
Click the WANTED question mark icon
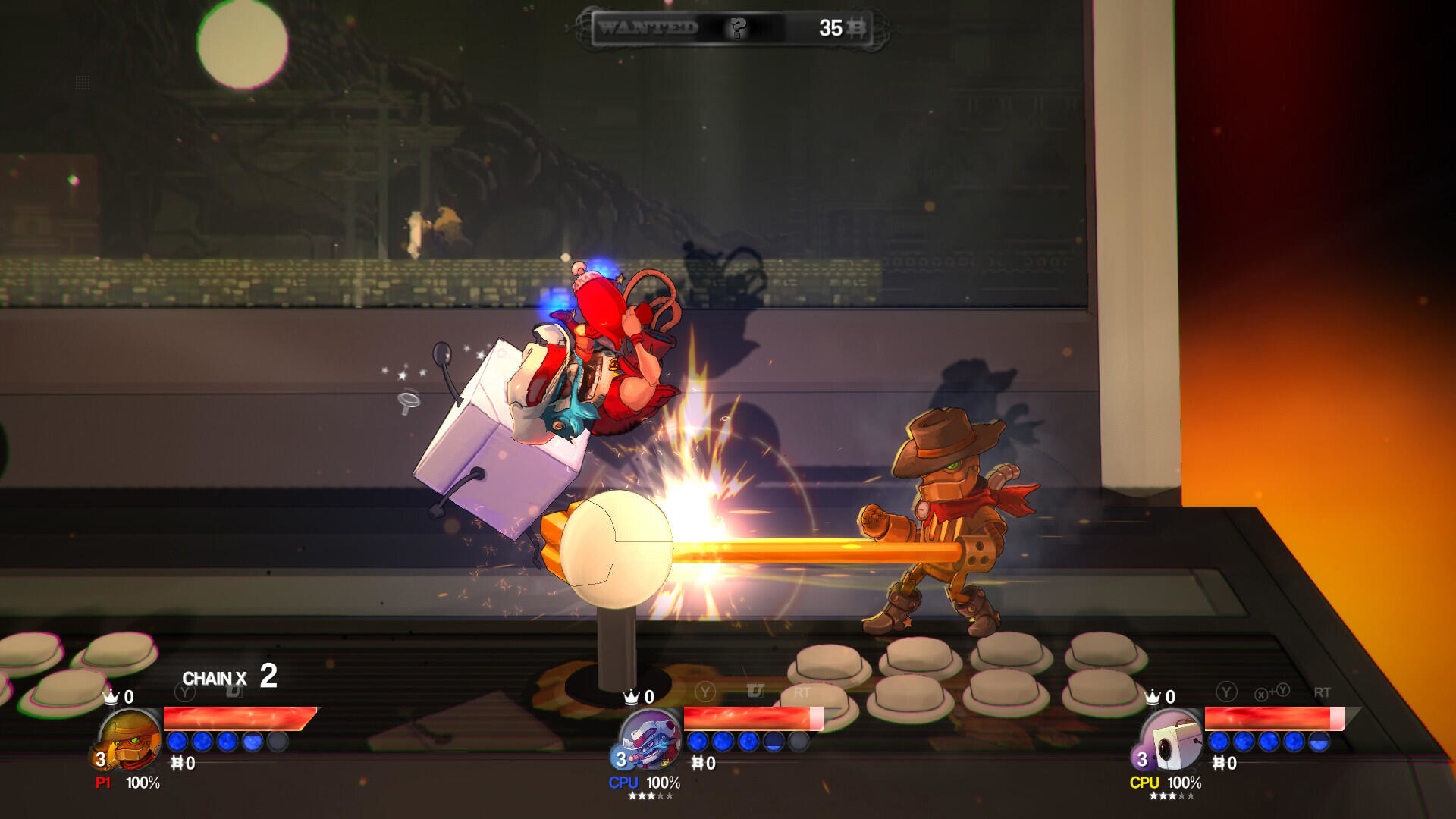tap(737, 28)
